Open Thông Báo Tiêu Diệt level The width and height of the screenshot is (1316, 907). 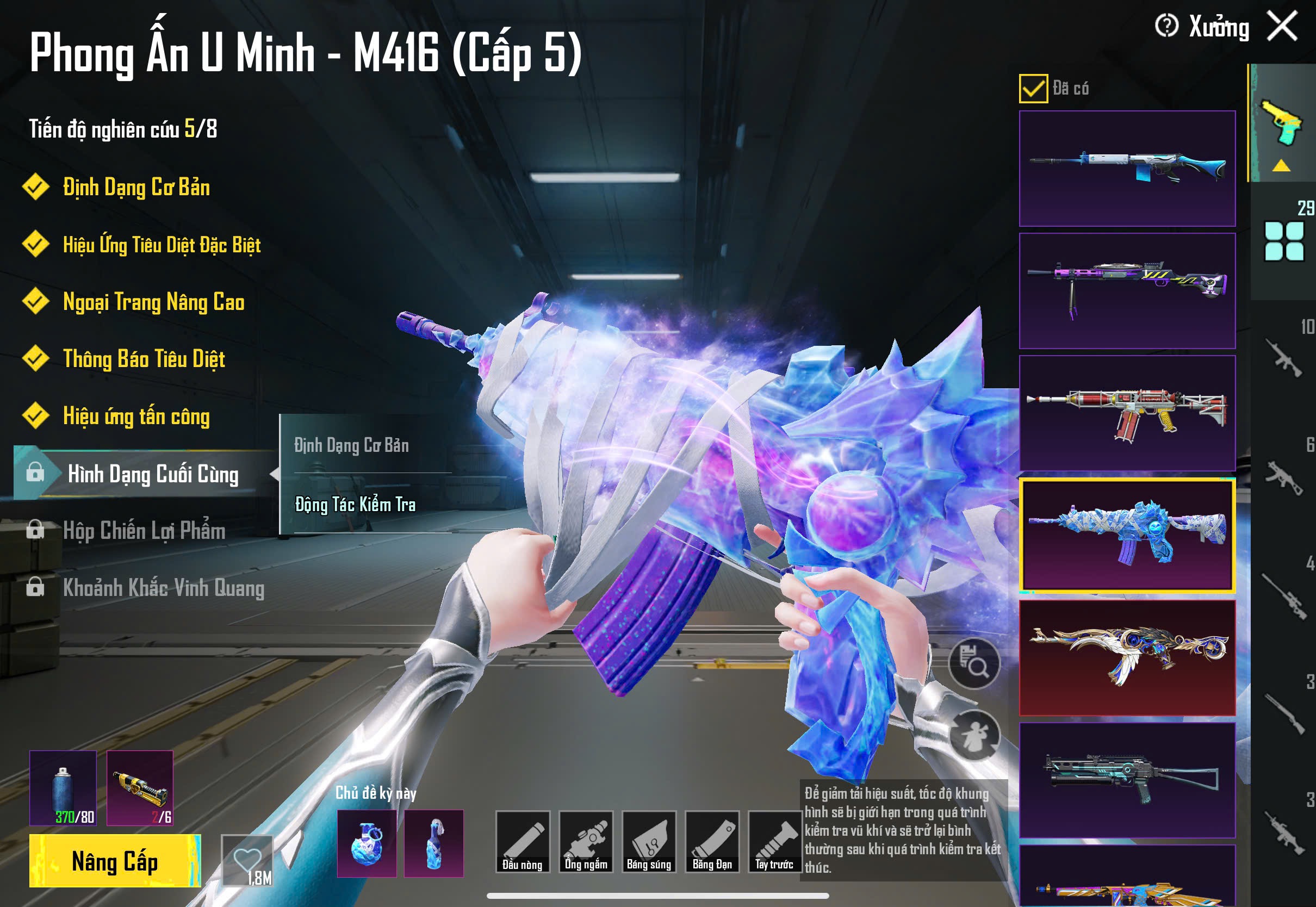point(144,359)
